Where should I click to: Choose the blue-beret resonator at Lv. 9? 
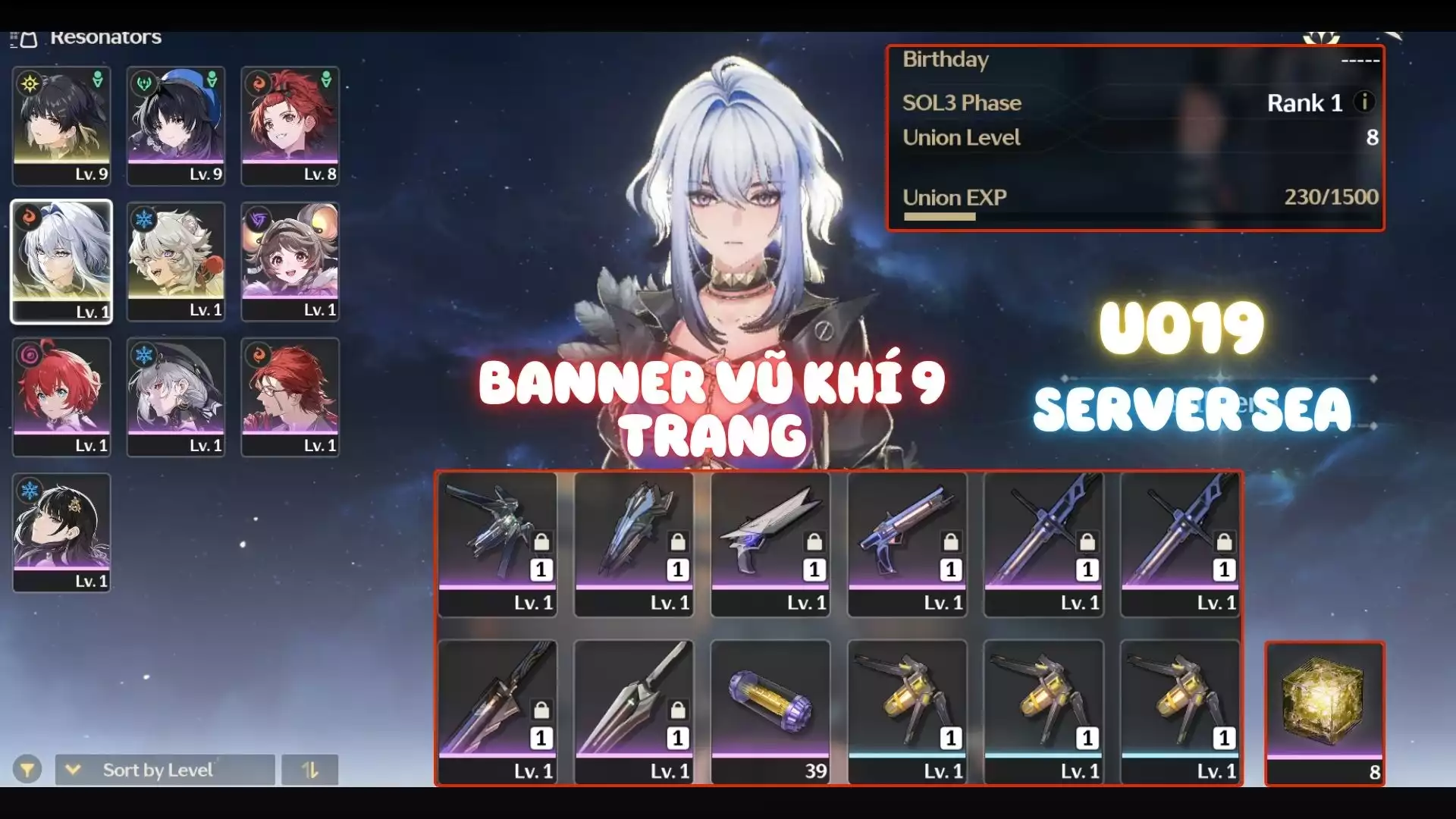pos(176,125)
